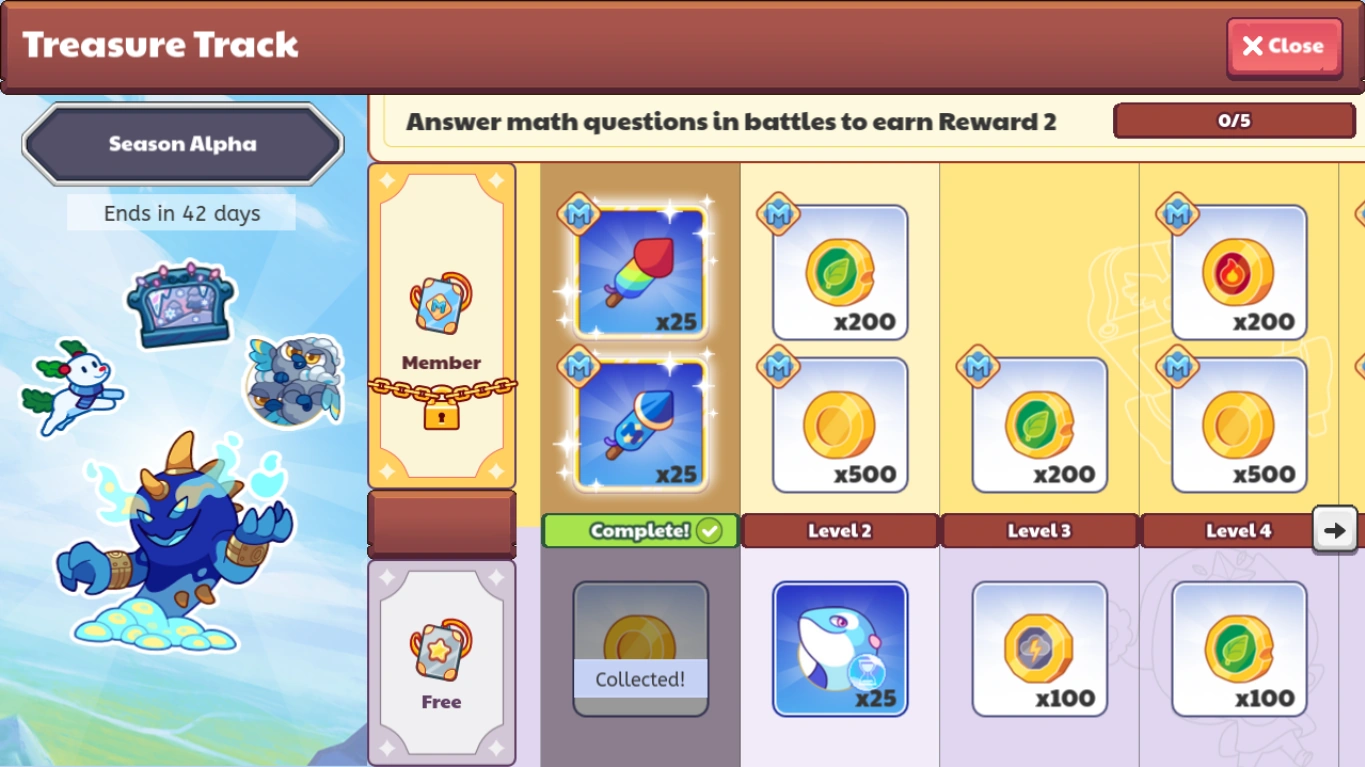This screenshot has width=1365, height=767.
Task: Select the blue rocket wand x25 reward
Action: click(640, 425)
